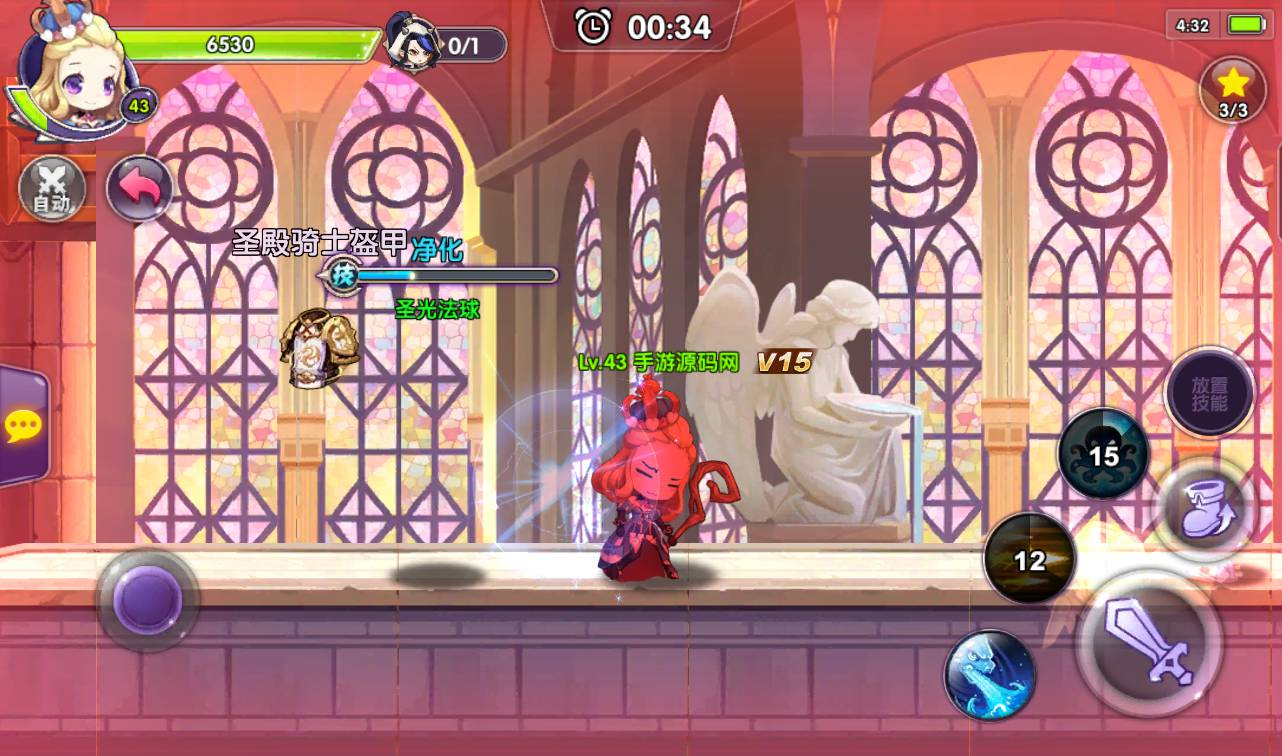Use the winged boot dash skill
The image size is (1282, 756).
point(1203,510)
